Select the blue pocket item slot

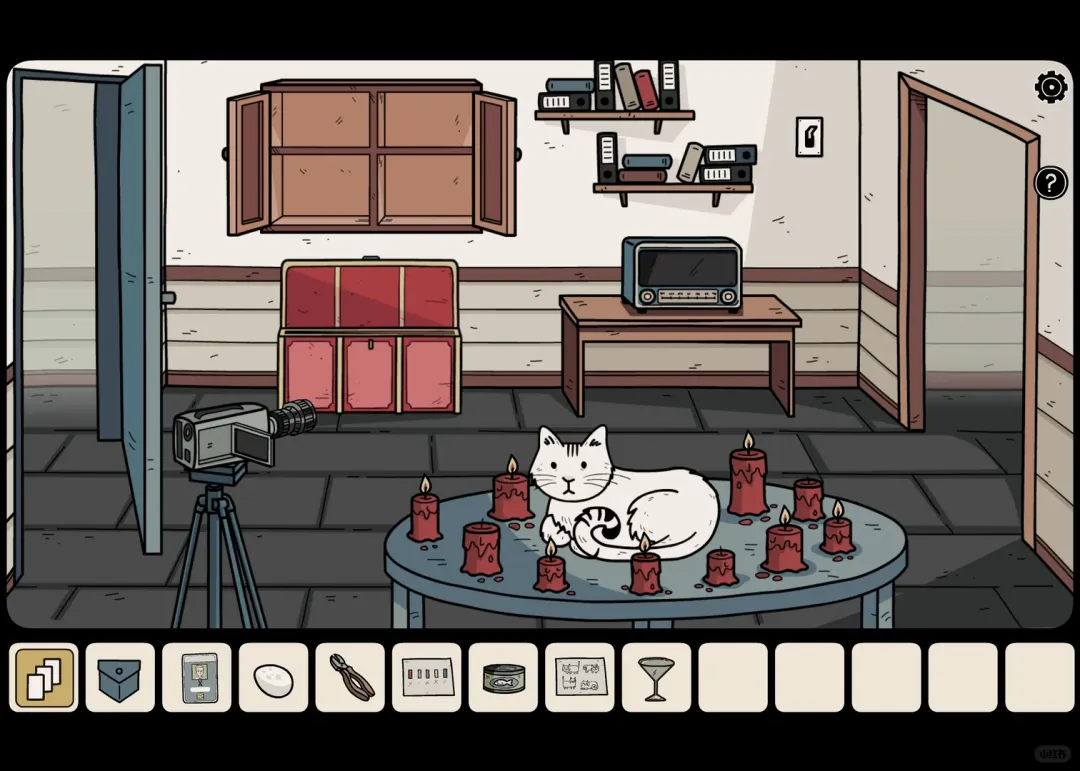click(x=120, y=677)
